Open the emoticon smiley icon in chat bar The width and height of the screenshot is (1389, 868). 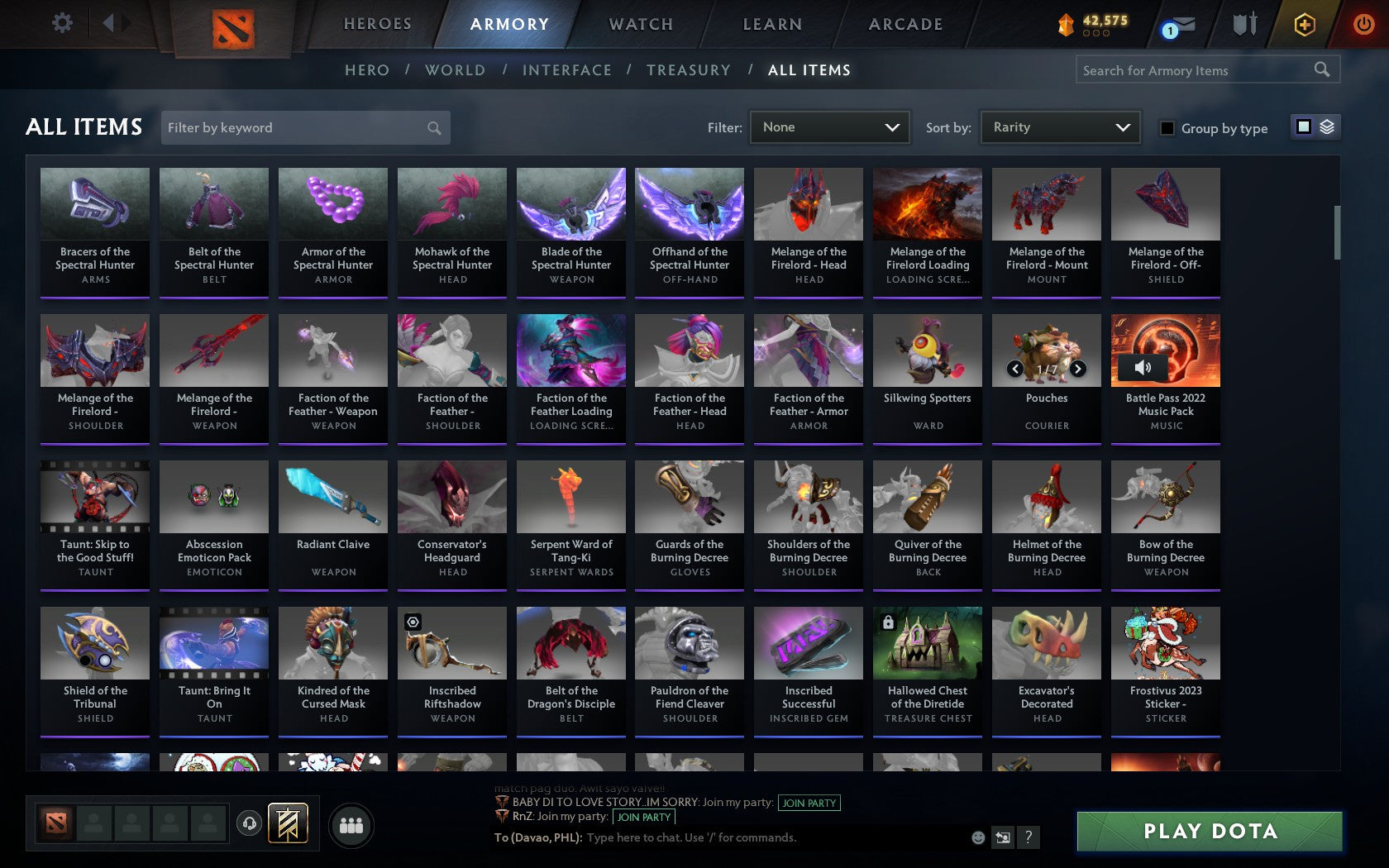[x=979, y=837]
